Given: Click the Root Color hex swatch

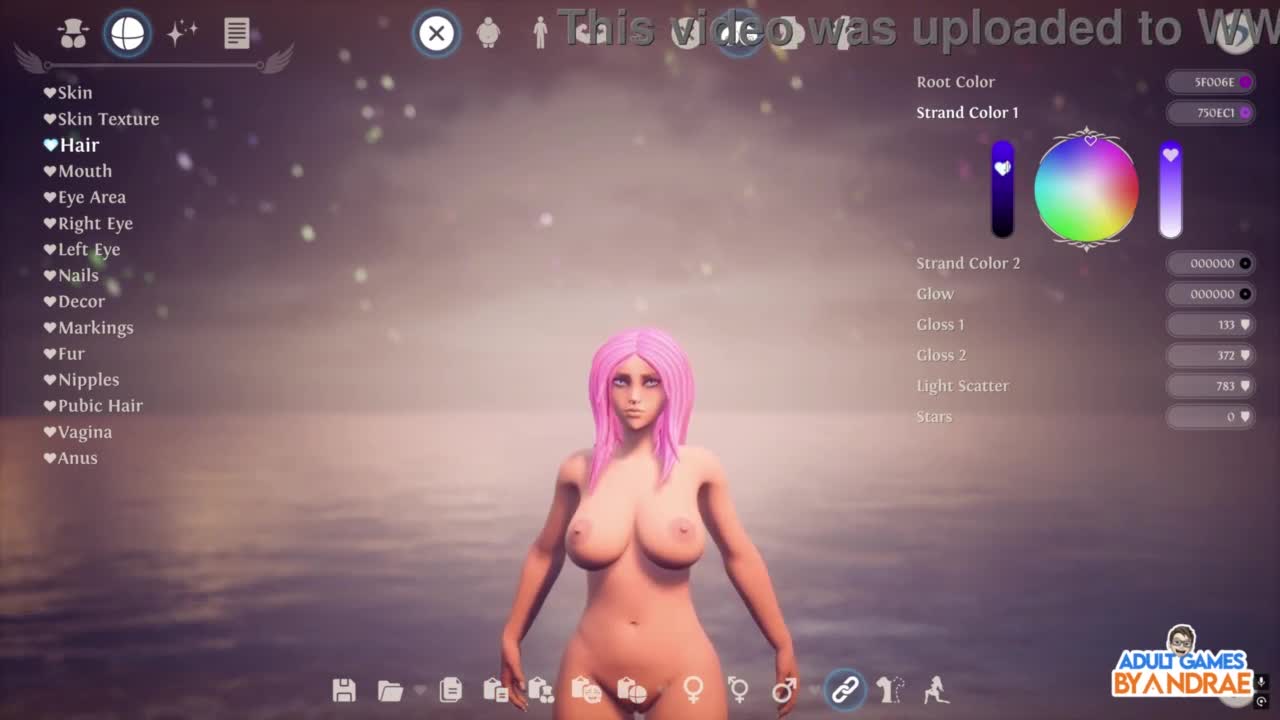Looking at the screenshot, I should point(1211,82).
